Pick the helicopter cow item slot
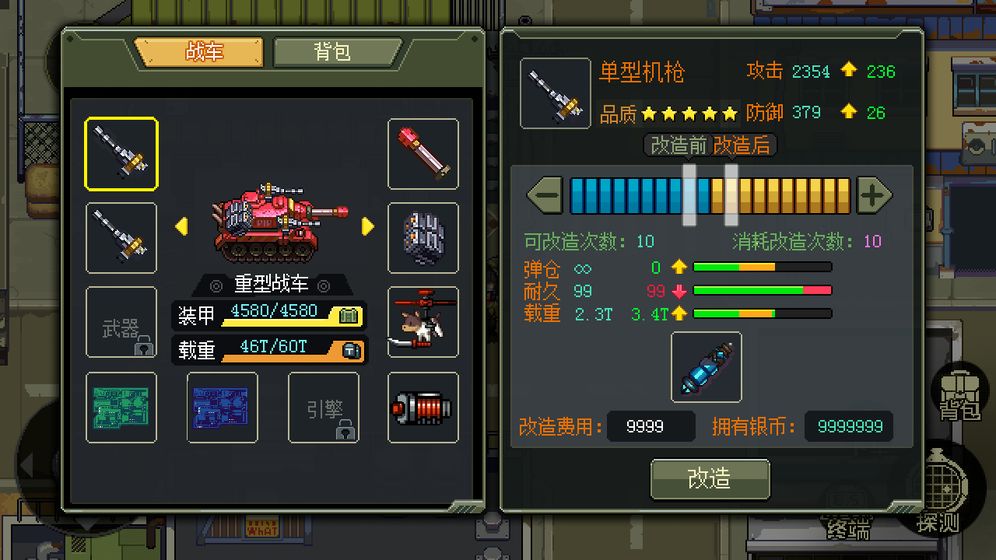The image size is (996, 560). [x=423, y=323]
